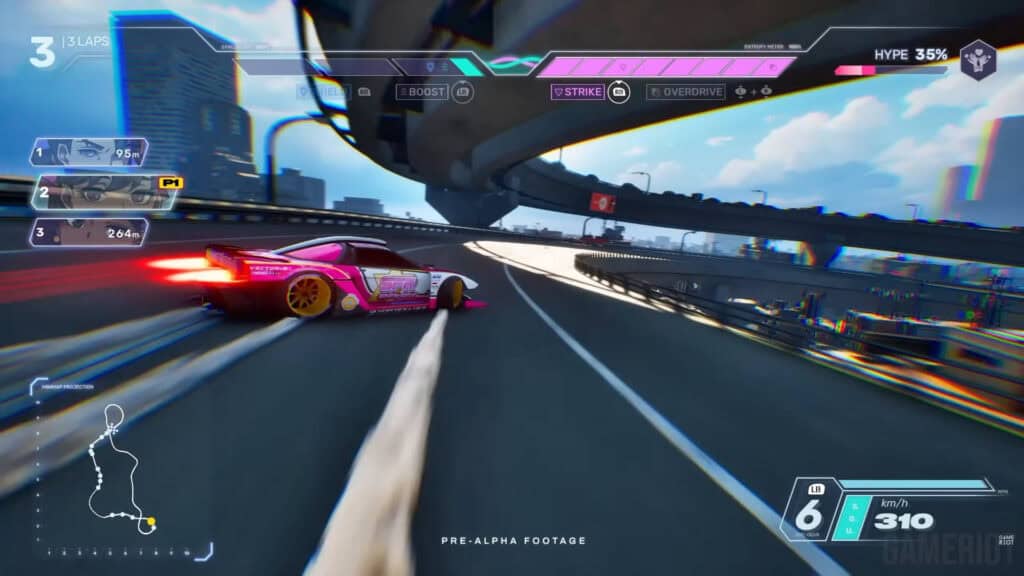Viewport: 1024px width, 576px height.
Task: Select the first-place racer portrait card
Action: [90, 153]
